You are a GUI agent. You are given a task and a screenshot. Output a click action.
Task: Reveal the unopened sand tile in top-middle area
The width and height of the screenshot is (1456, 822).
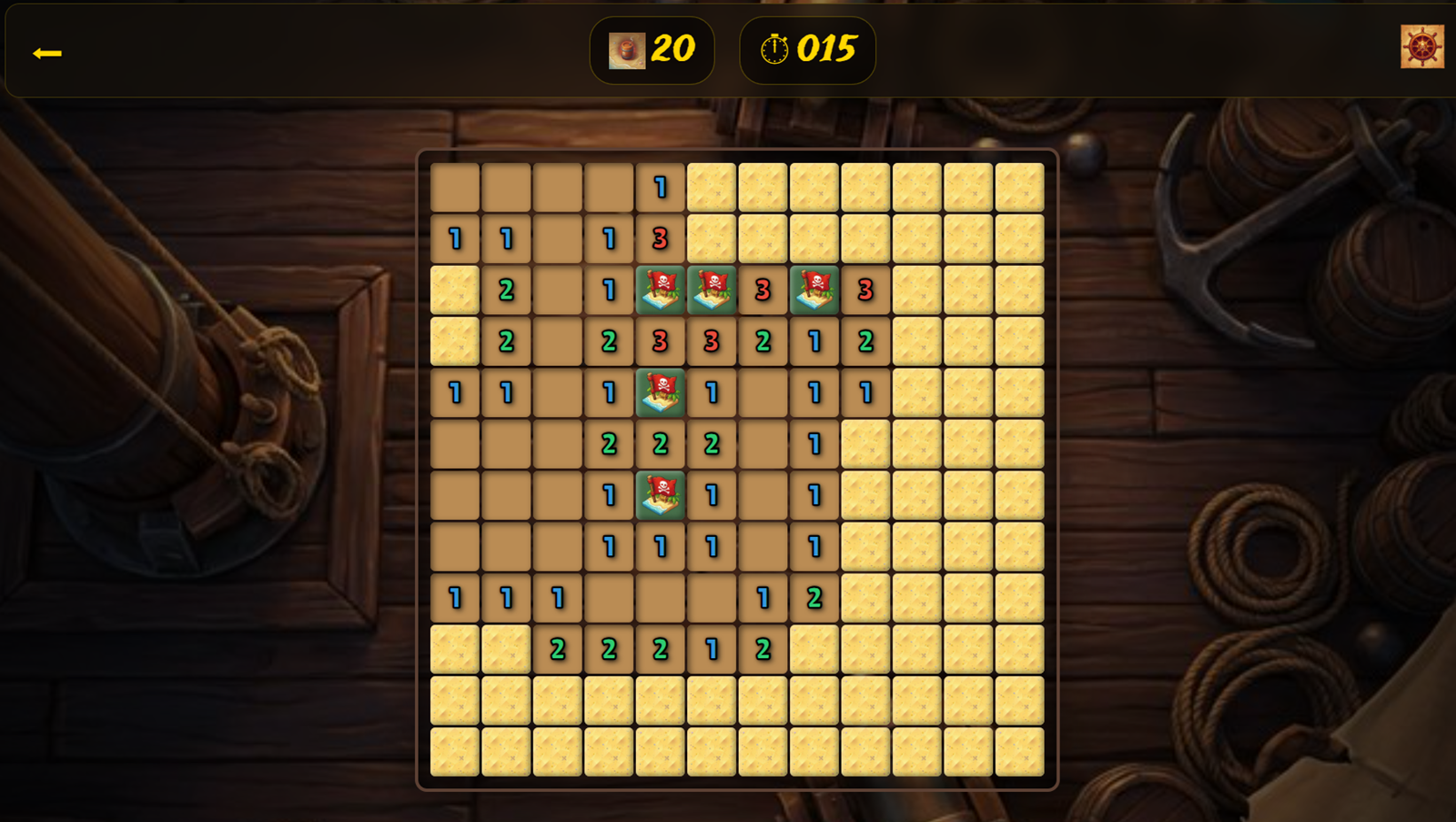tap(762, 188)
